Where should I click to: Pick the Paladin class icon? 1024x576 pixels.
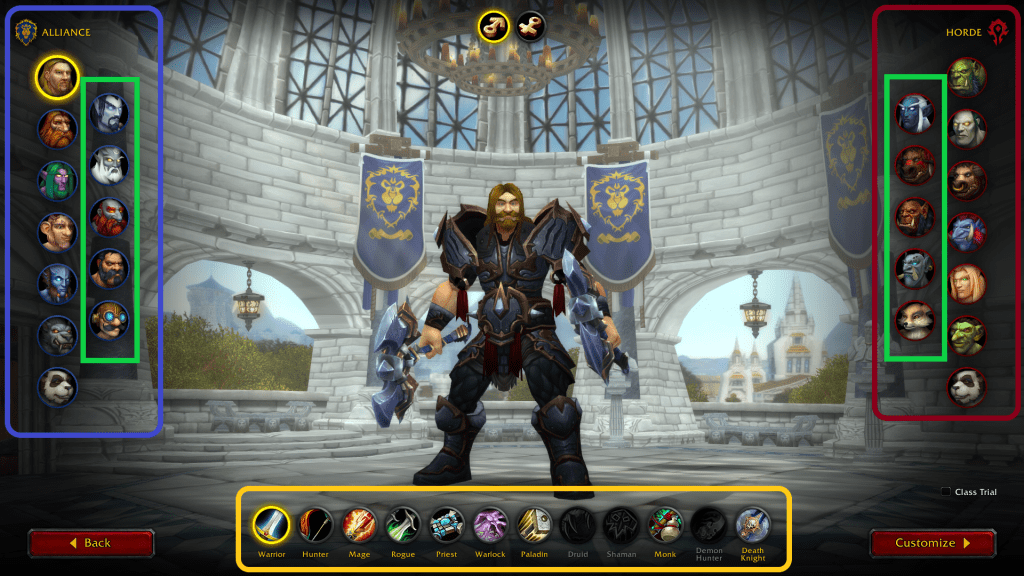[x=534, y=524]
